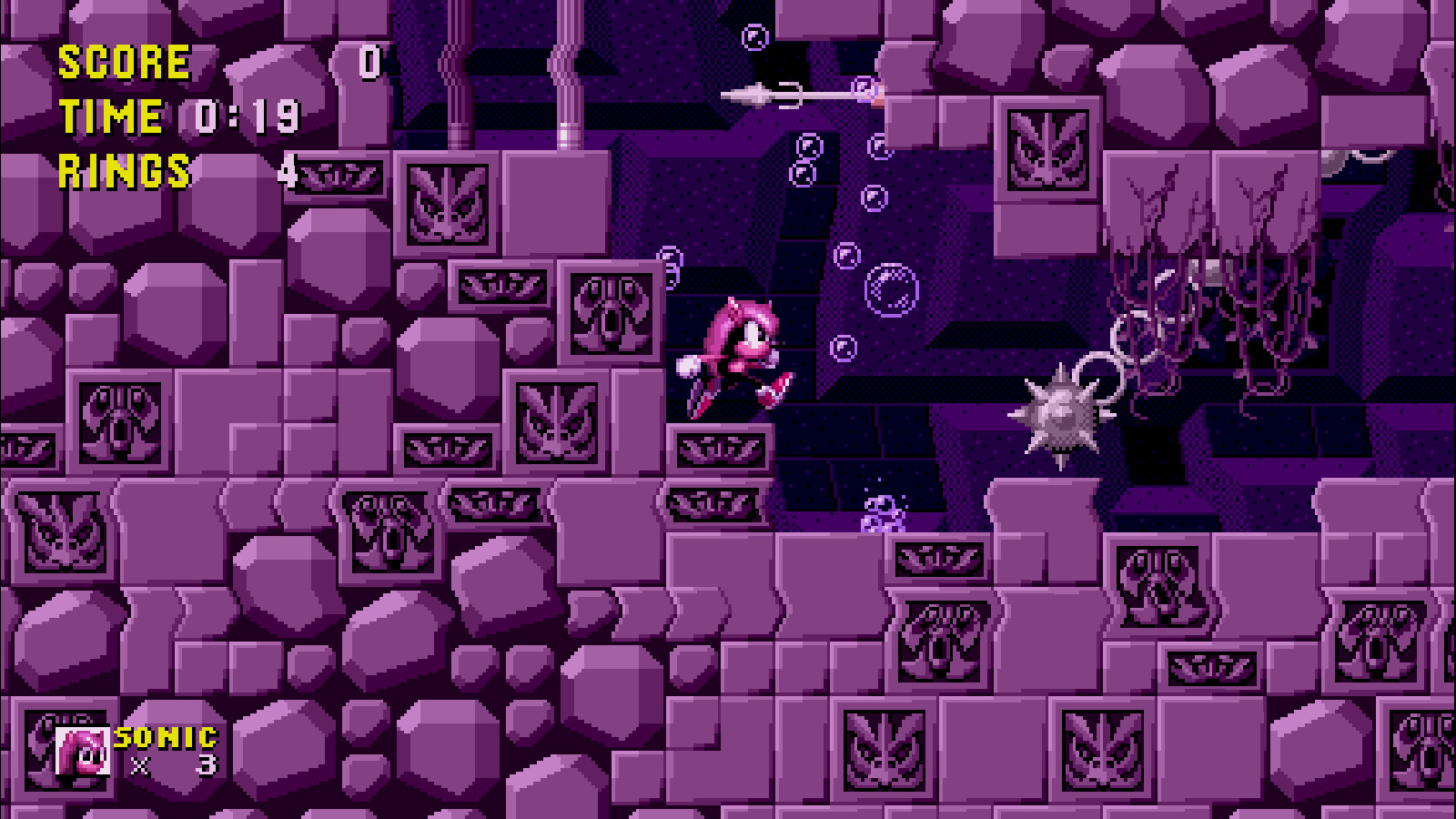Click the Sonic life counter face icon

click(x=80, y=749)
